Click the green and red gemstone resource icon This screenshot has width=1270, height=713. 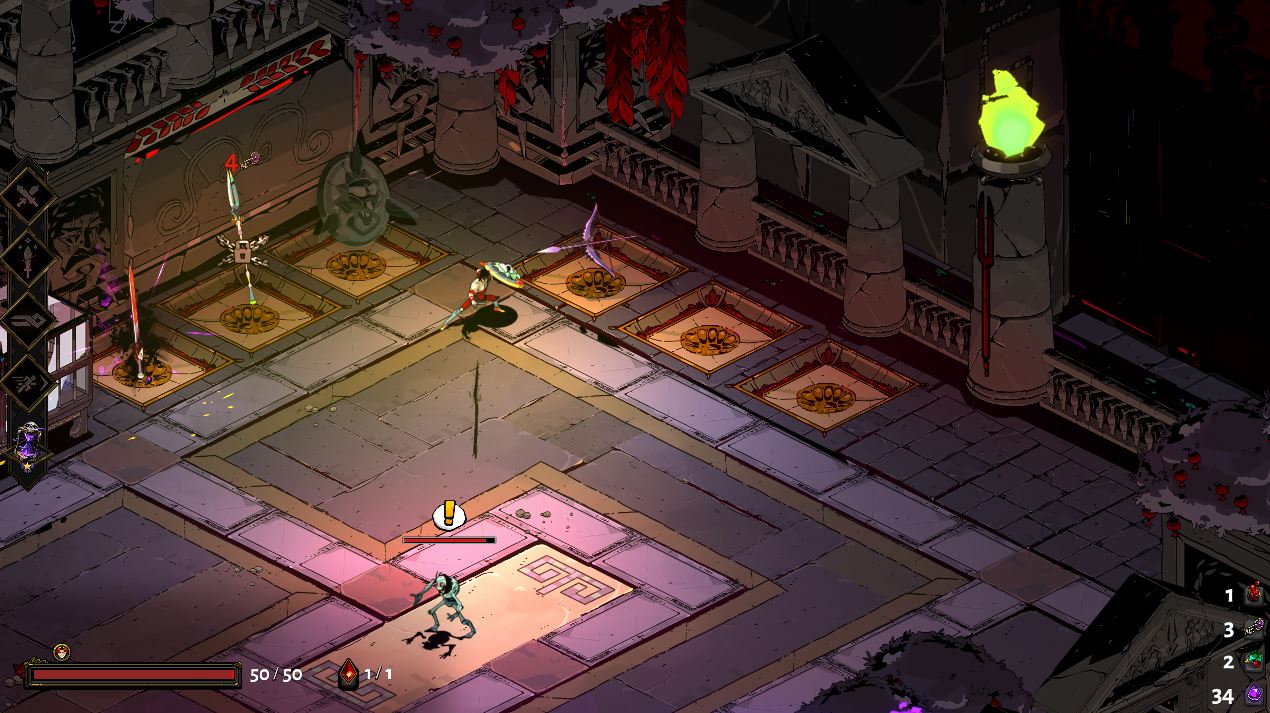tap(1254, 661)
